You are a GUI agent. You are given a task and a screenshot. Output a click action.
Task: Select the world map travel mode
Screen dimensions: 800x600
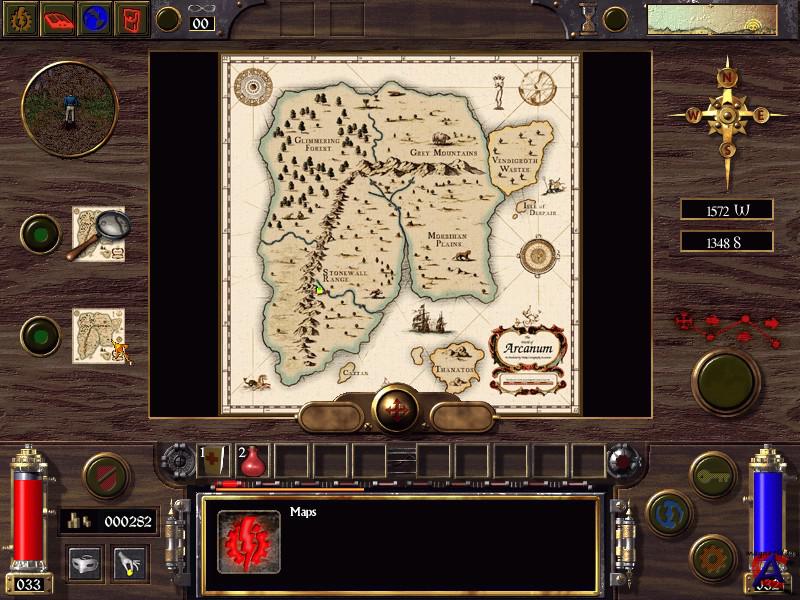coord(100,335)
